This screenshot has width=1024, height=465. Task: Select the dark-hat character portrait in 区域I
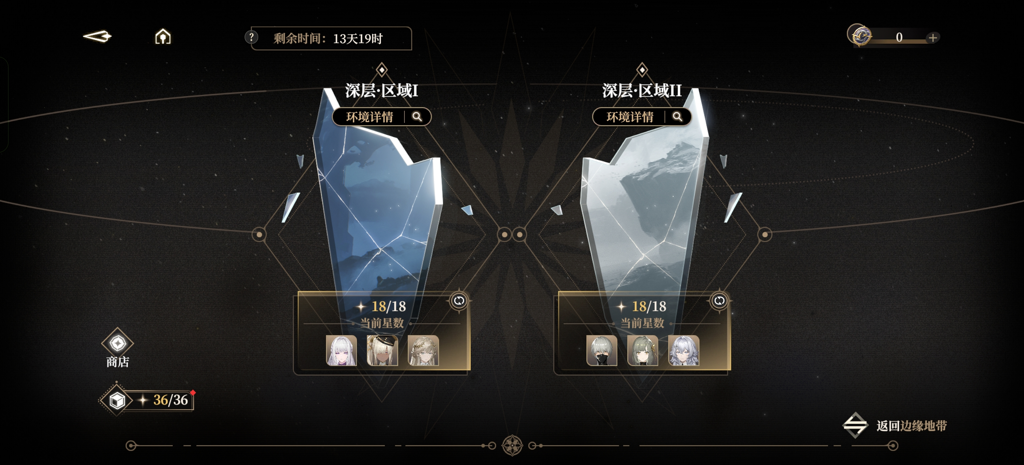coord(382,350)
